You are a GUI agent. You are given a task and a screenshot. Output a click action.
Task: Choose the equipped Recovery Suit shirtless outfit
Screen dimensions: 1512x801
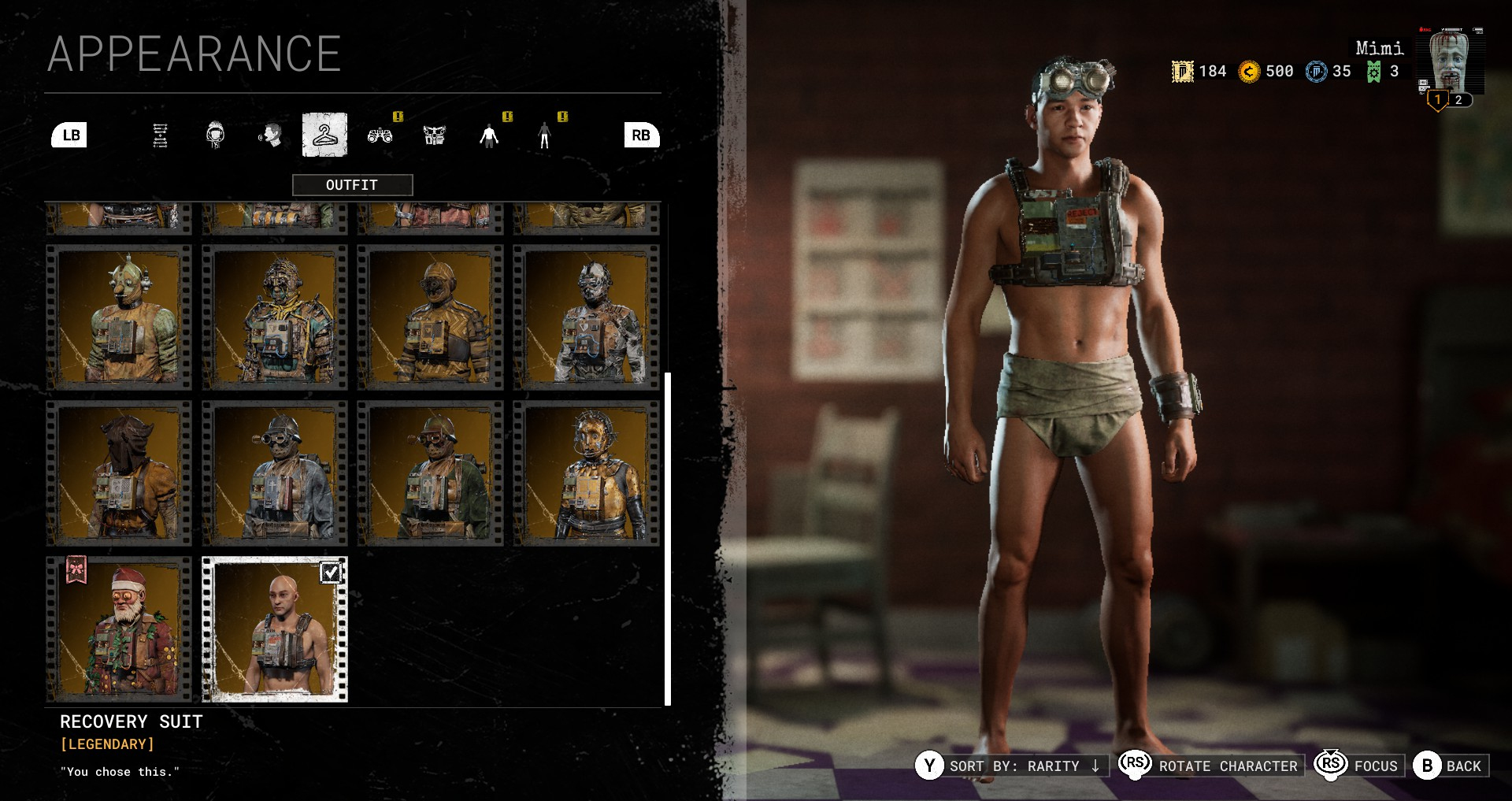click(x=275, y=629)
